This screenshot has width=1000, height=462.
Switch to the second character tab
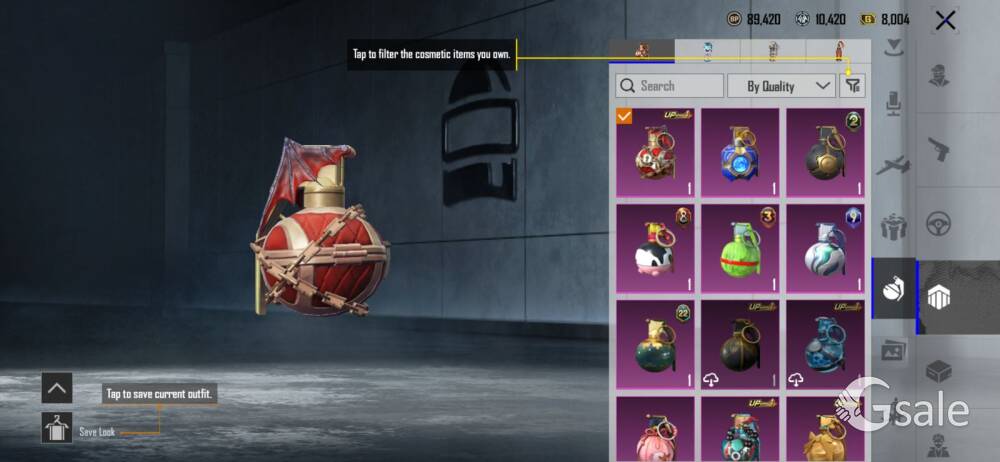pyautogui.click(x=707, y=50)
